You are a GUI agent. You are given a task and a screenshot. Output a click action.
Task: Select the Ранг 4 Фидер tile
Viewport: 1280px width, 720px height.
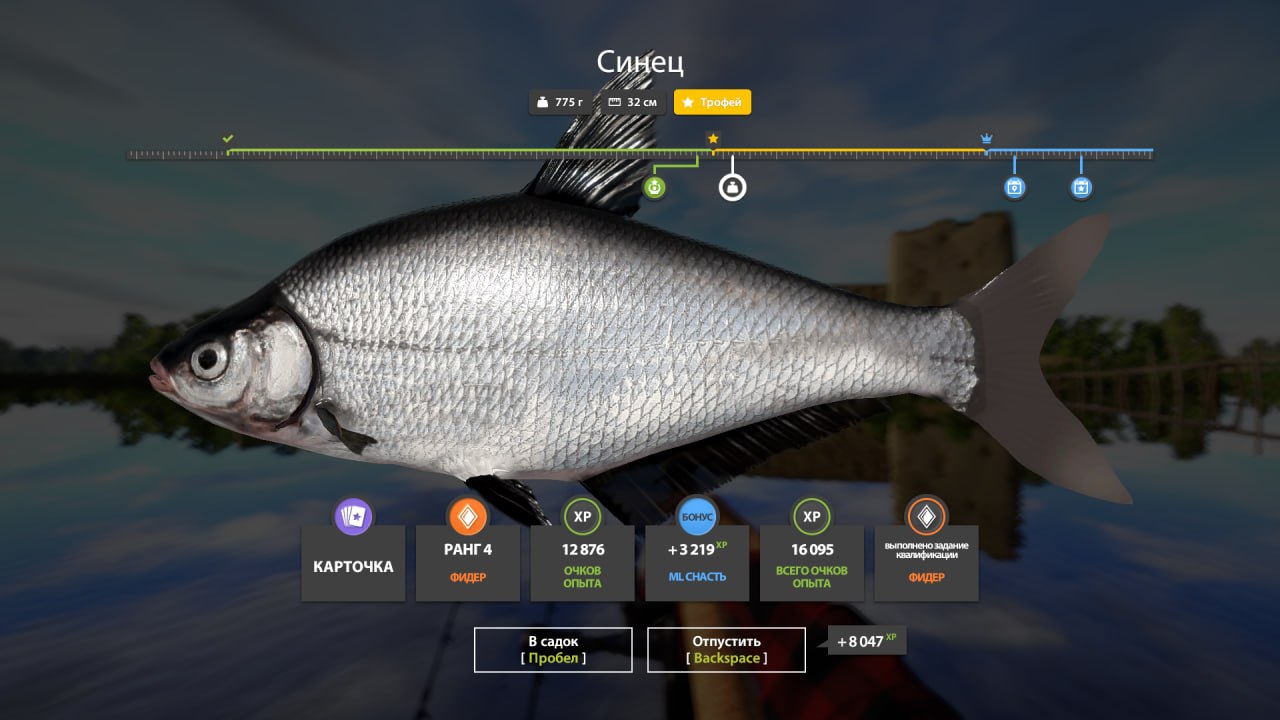pos(468,561)
